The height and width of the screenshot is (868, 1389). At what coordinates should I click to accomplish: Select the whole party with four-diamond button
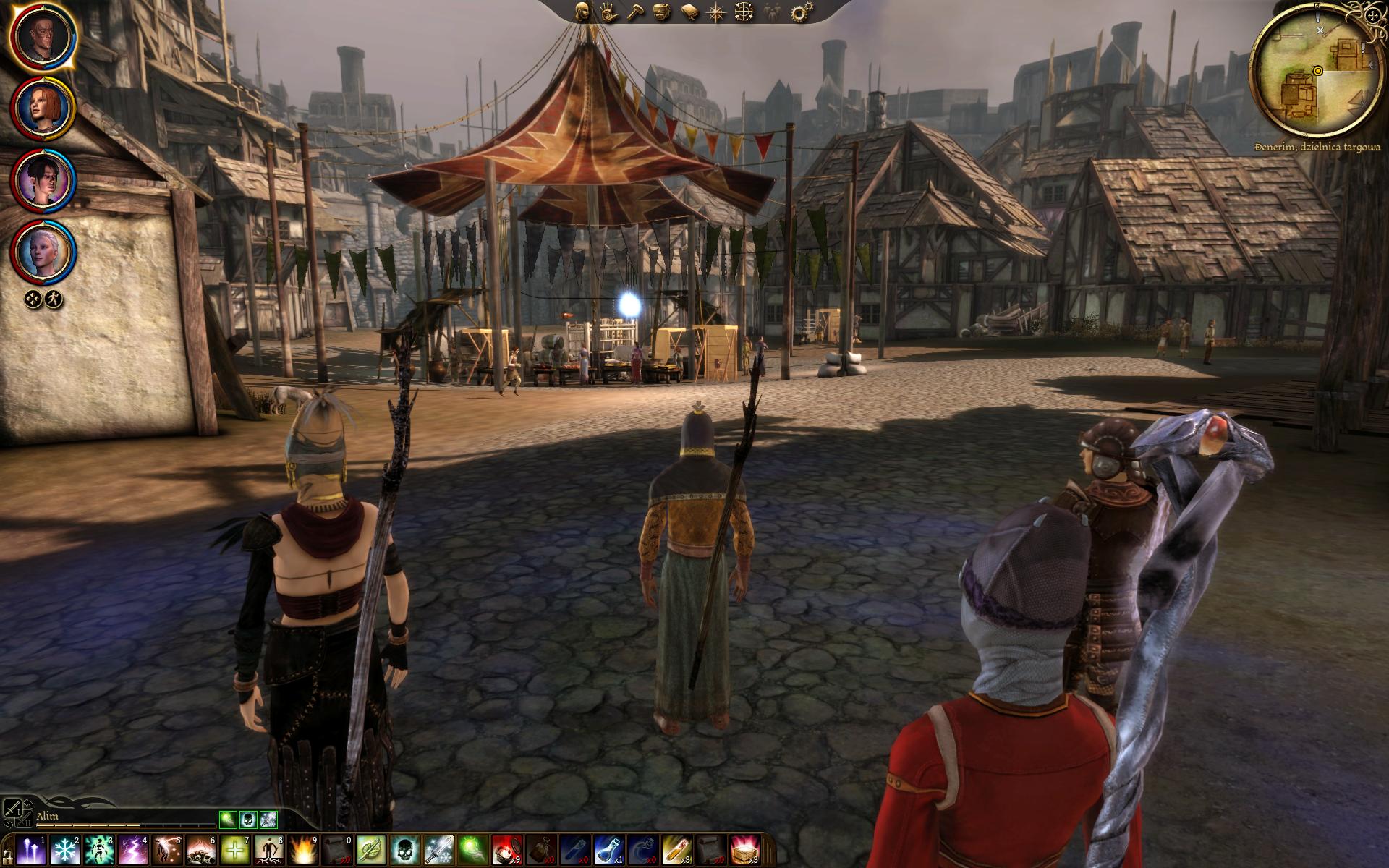(34, 298)
